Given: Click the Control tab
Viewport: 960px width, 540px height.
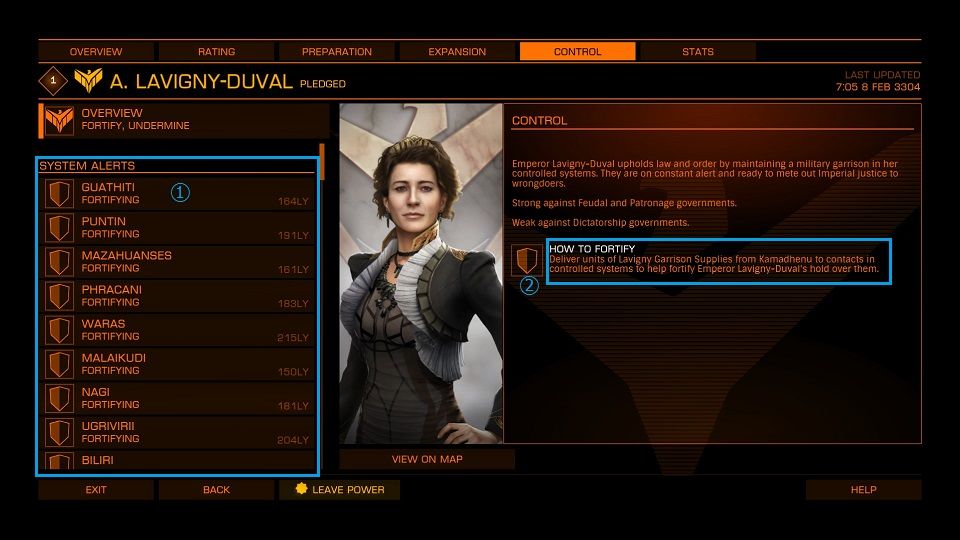Looking at the screenshot, I should point(577,52).
